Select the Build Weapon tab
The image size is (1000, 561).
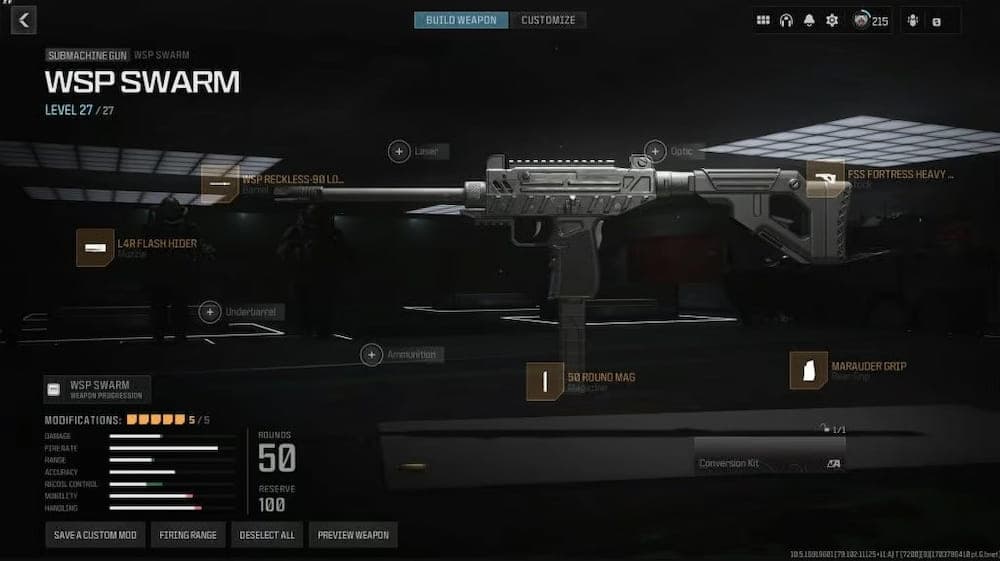[461, 20]
